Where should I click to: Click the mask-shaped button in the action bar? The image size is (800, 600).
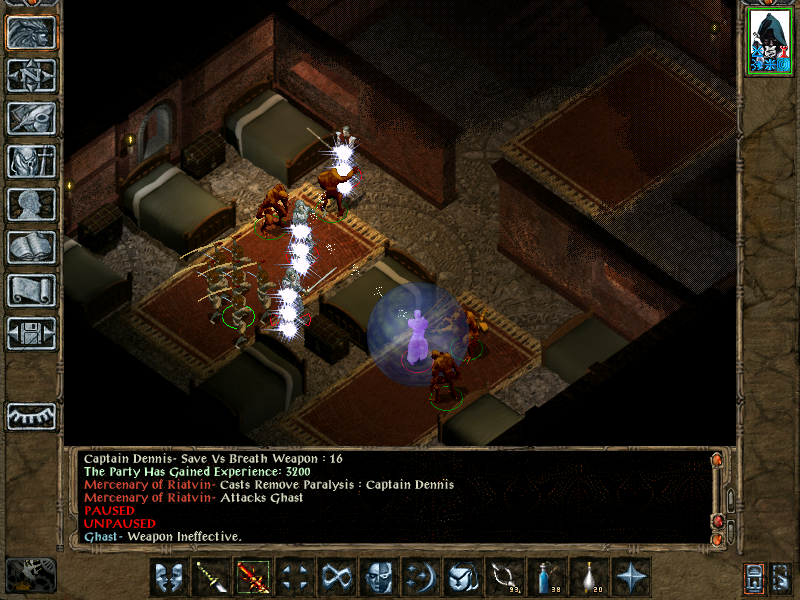[169, 576]
